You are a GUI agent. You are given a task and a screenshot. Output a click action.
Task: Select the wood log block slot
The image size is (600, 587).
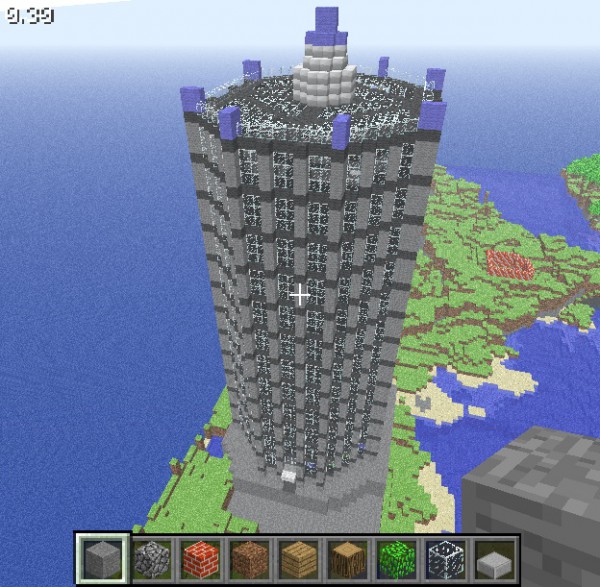346,558
